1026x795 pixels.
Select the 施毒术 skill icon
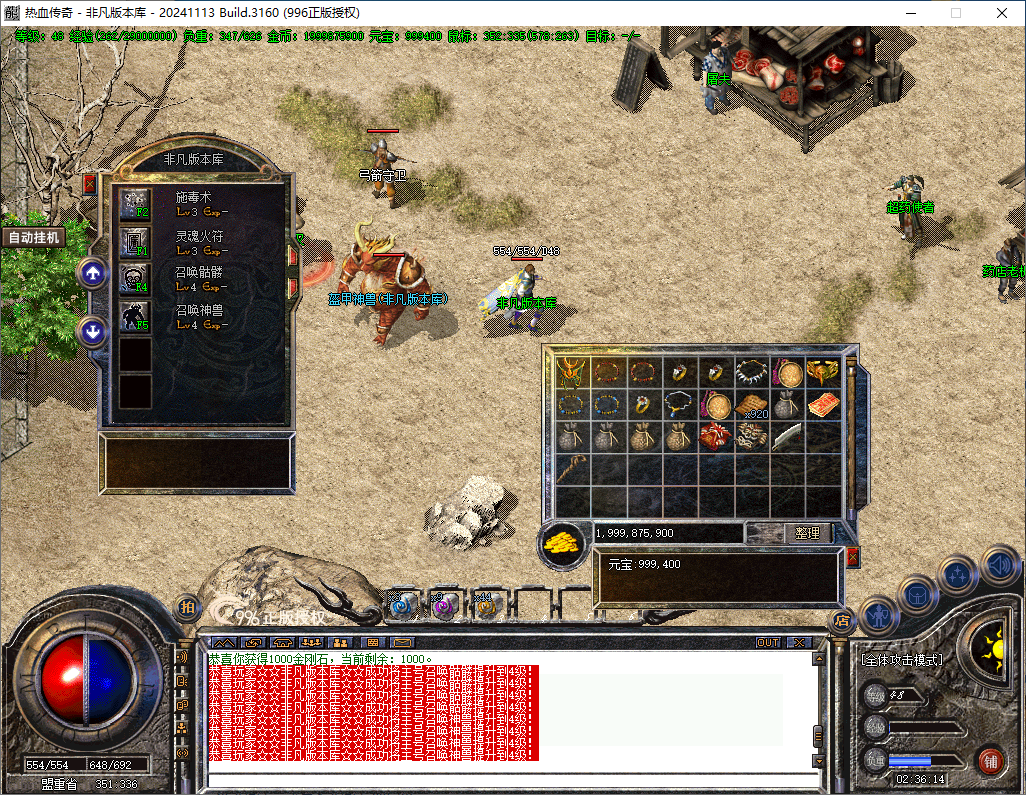point(135,204)
